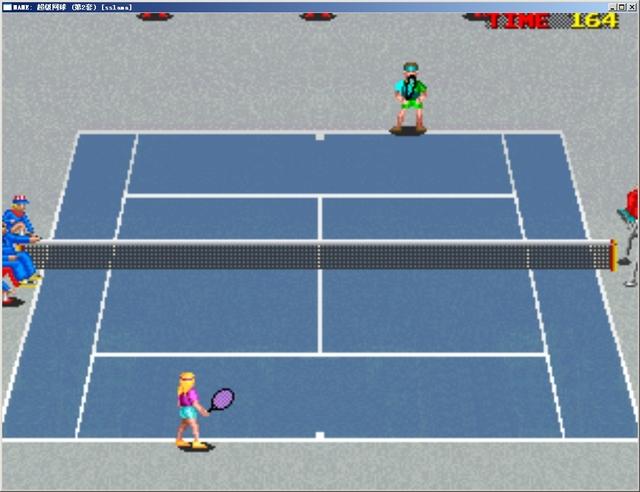Close the MAME window
Image resolution: width=640 pixels, height=492 pixels.
pyautogui.click(x=632, y=6)
